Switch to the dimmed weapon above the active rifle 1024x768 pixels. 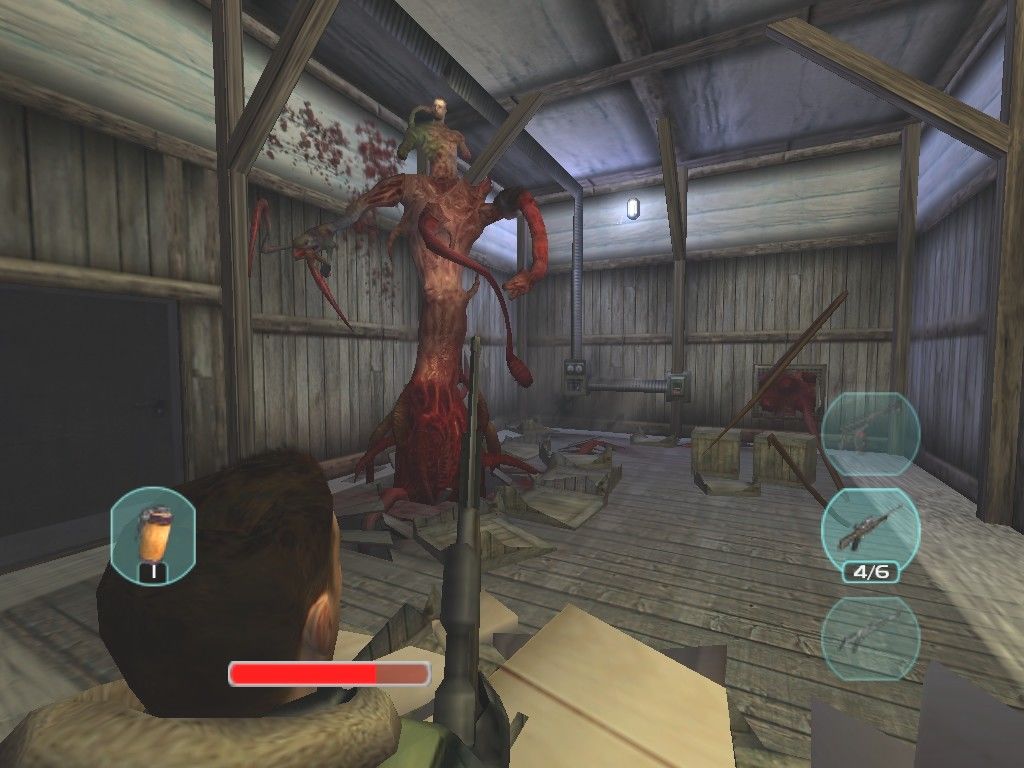(869, 433)
